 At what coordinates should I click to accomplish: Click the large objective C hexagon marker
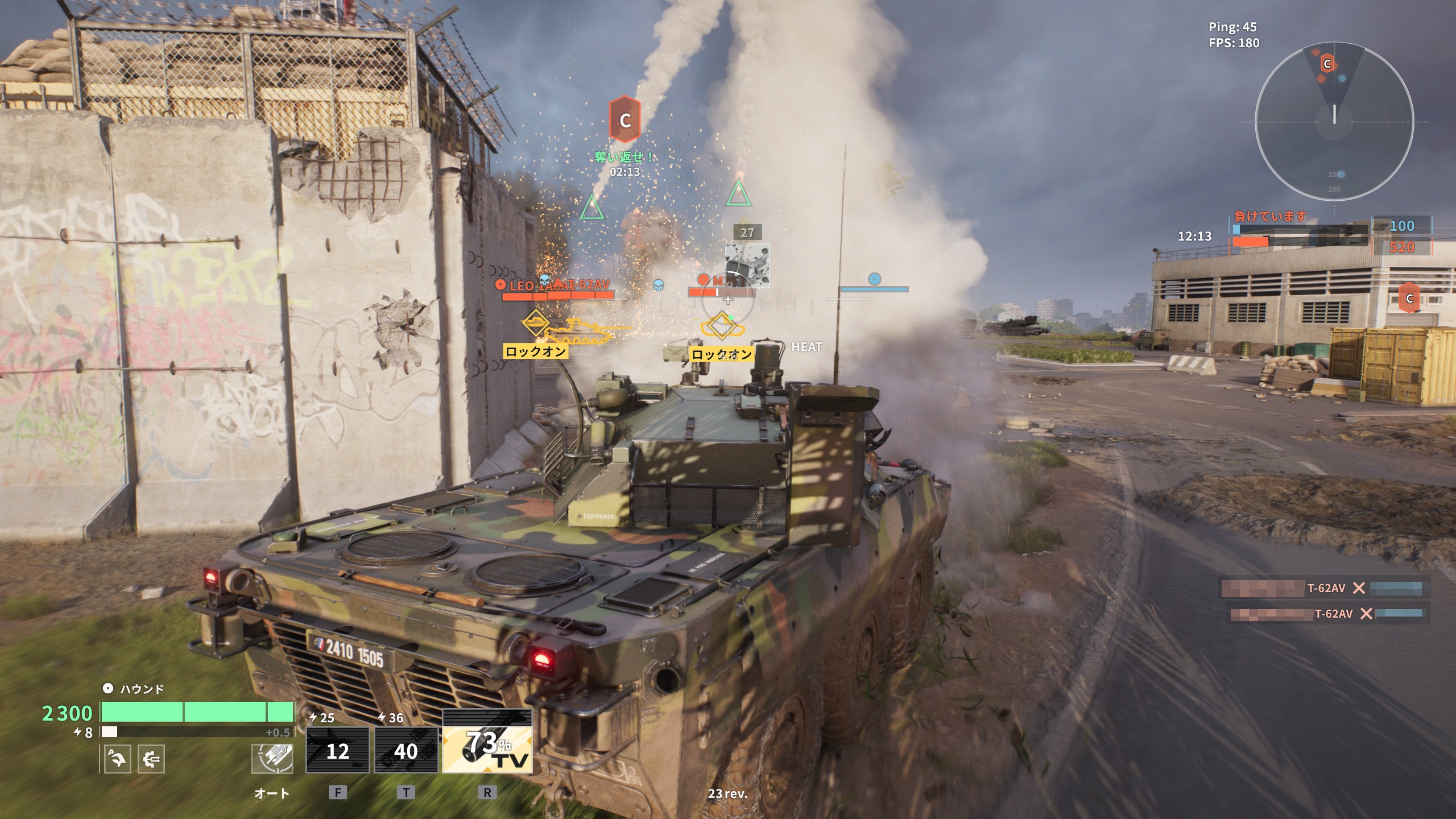(624, 119)
